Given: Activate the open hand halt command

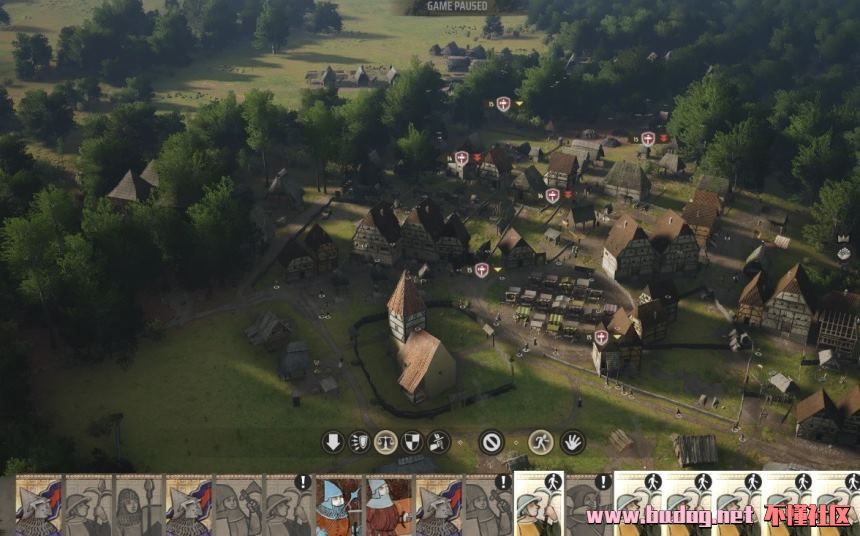Looking at the screenshot, I should 572,442.
